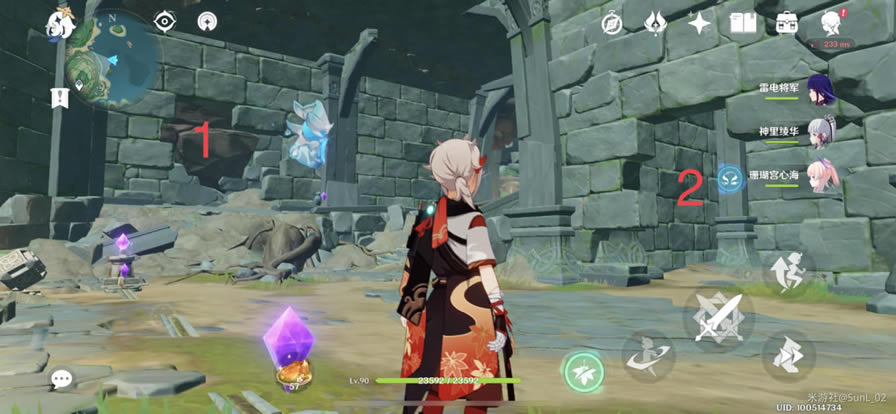Tap the jump button
The image size is (896, 414).
point(789,272)
